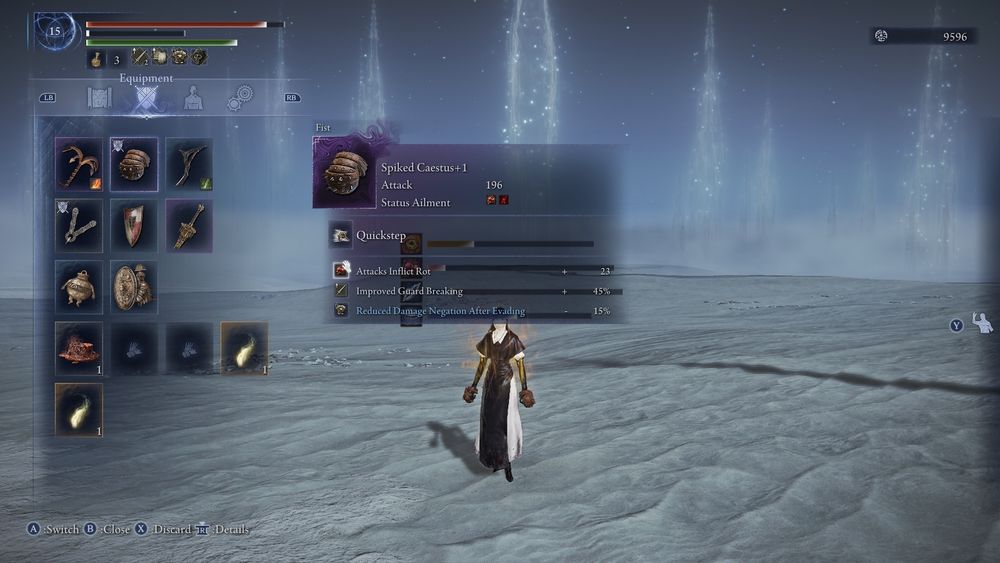Select the Spiked Caestus equipment slot

(x=133, y=163)
